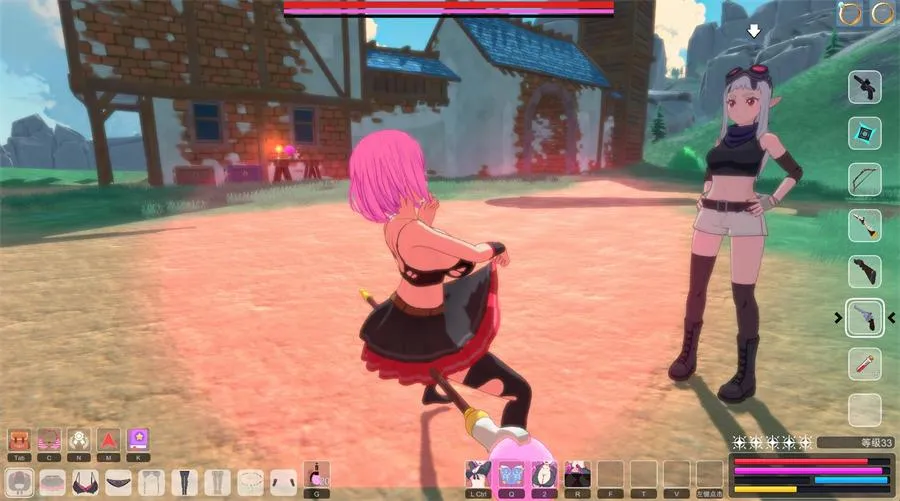900x501 pixels.
Task: Select the highlighted revolver weapon slot
Action: coord(864,318)
